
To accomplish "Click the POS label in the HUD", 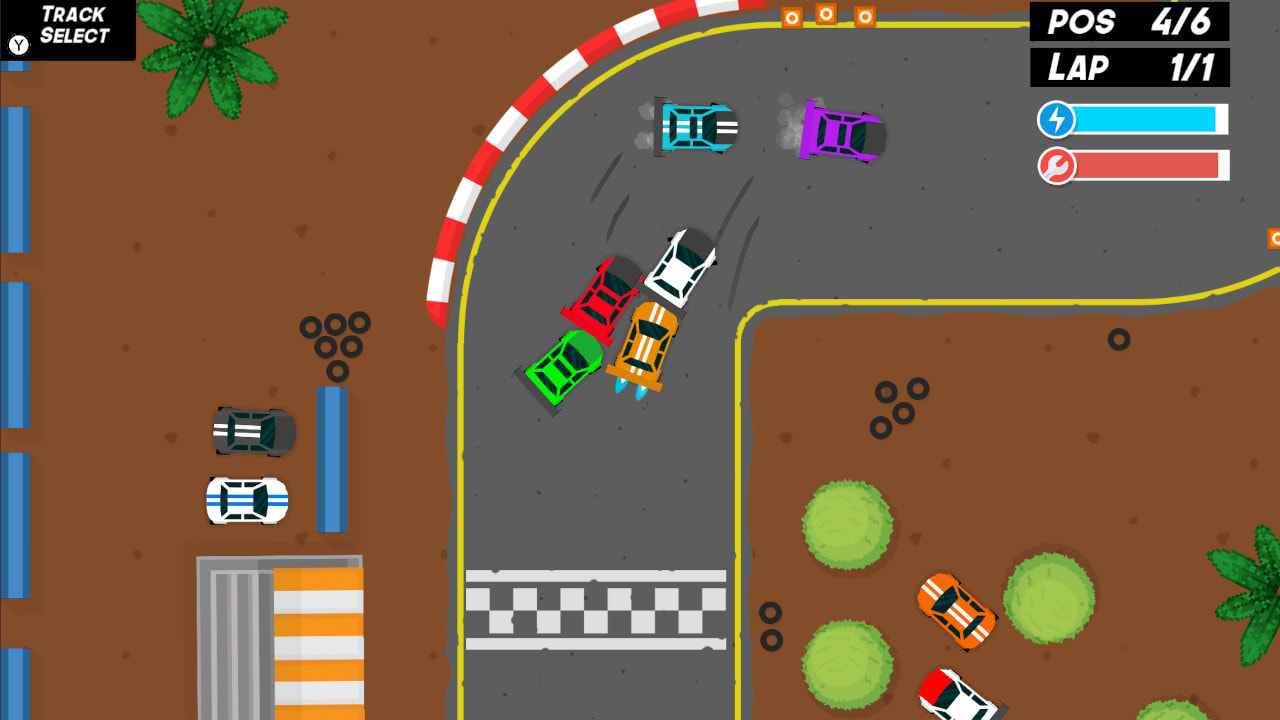I will click(1081, 22).
